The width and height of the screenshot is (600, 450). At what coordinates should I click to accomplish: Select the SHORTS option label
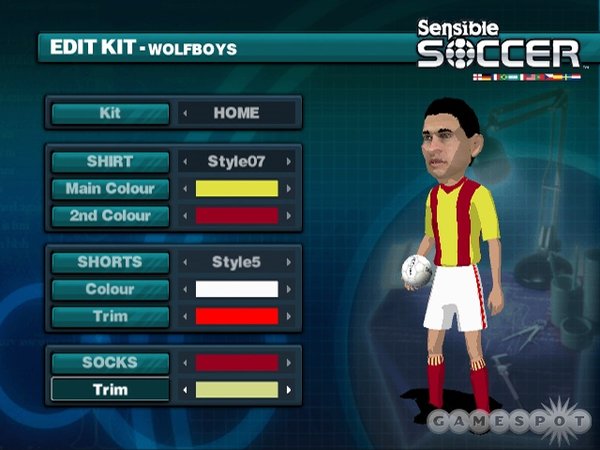tap(110, 262)
